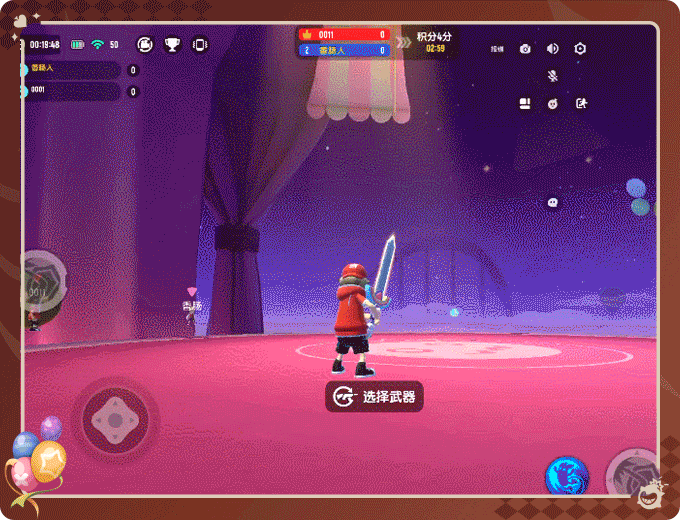The image size is (680, 520).
Task: Click the phone rotate icon
Action: pos(199,44)
